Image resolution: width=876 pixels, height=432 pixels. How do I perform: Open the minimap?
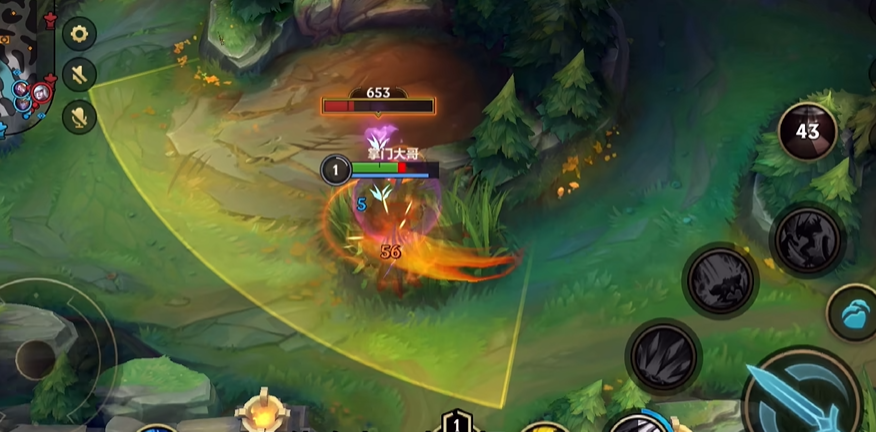point(22,70)
